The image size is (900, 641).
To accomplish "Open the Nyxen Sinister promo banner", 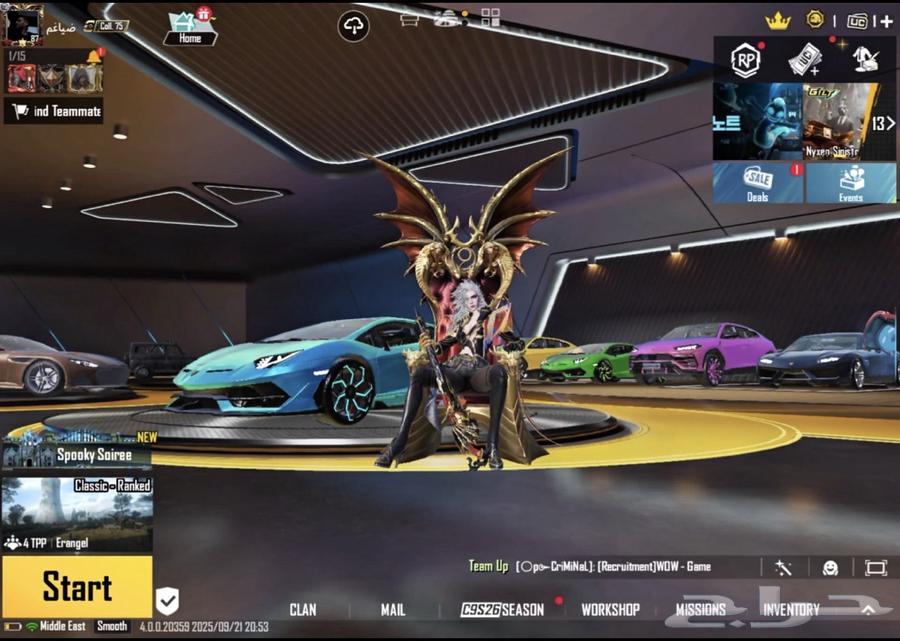I will click(x=837, y=122).
